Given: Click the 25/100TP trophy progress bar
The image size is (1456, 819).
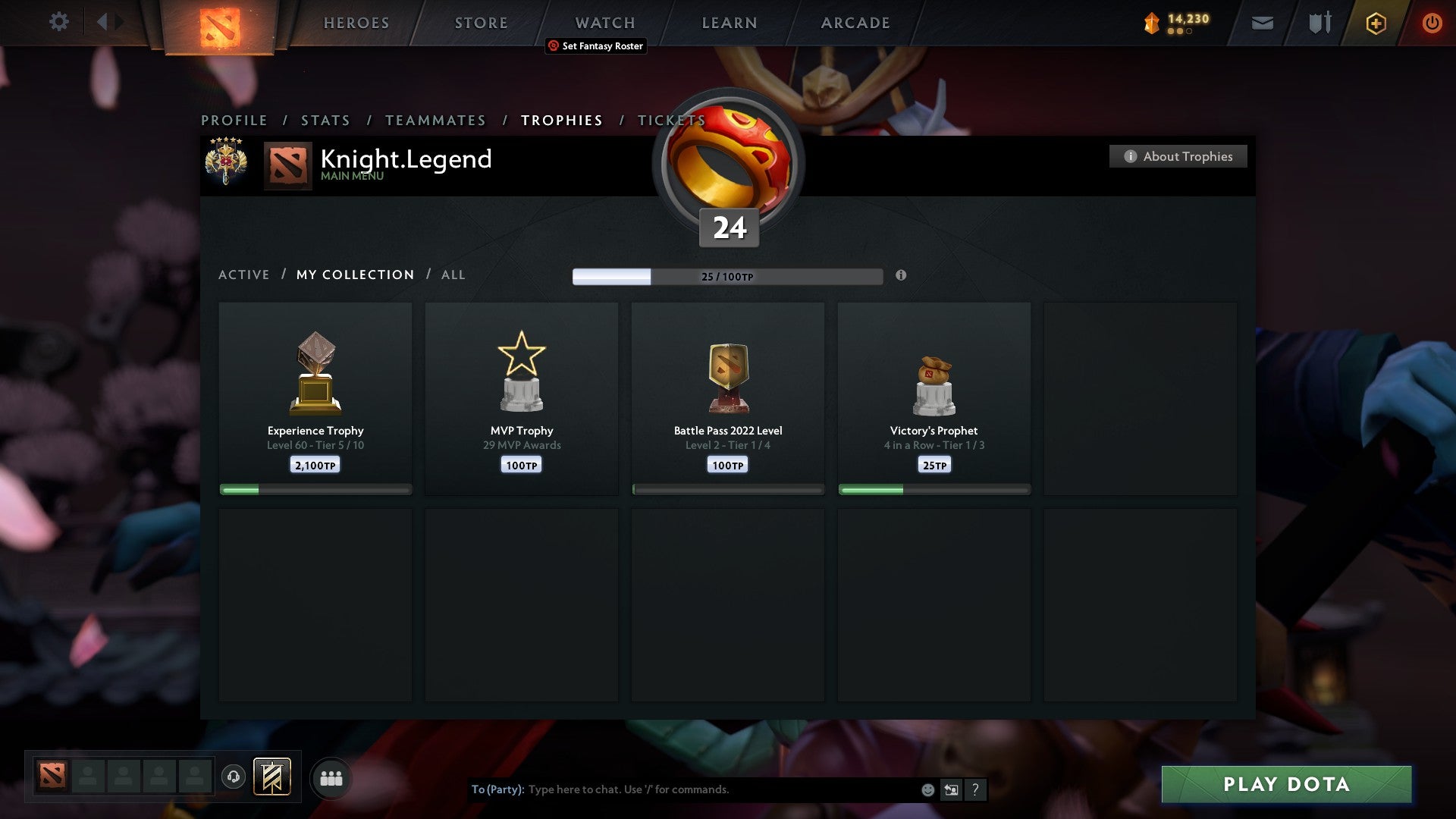Looking at the screenshot, I should pyautogui.click(x=728, y=277).
